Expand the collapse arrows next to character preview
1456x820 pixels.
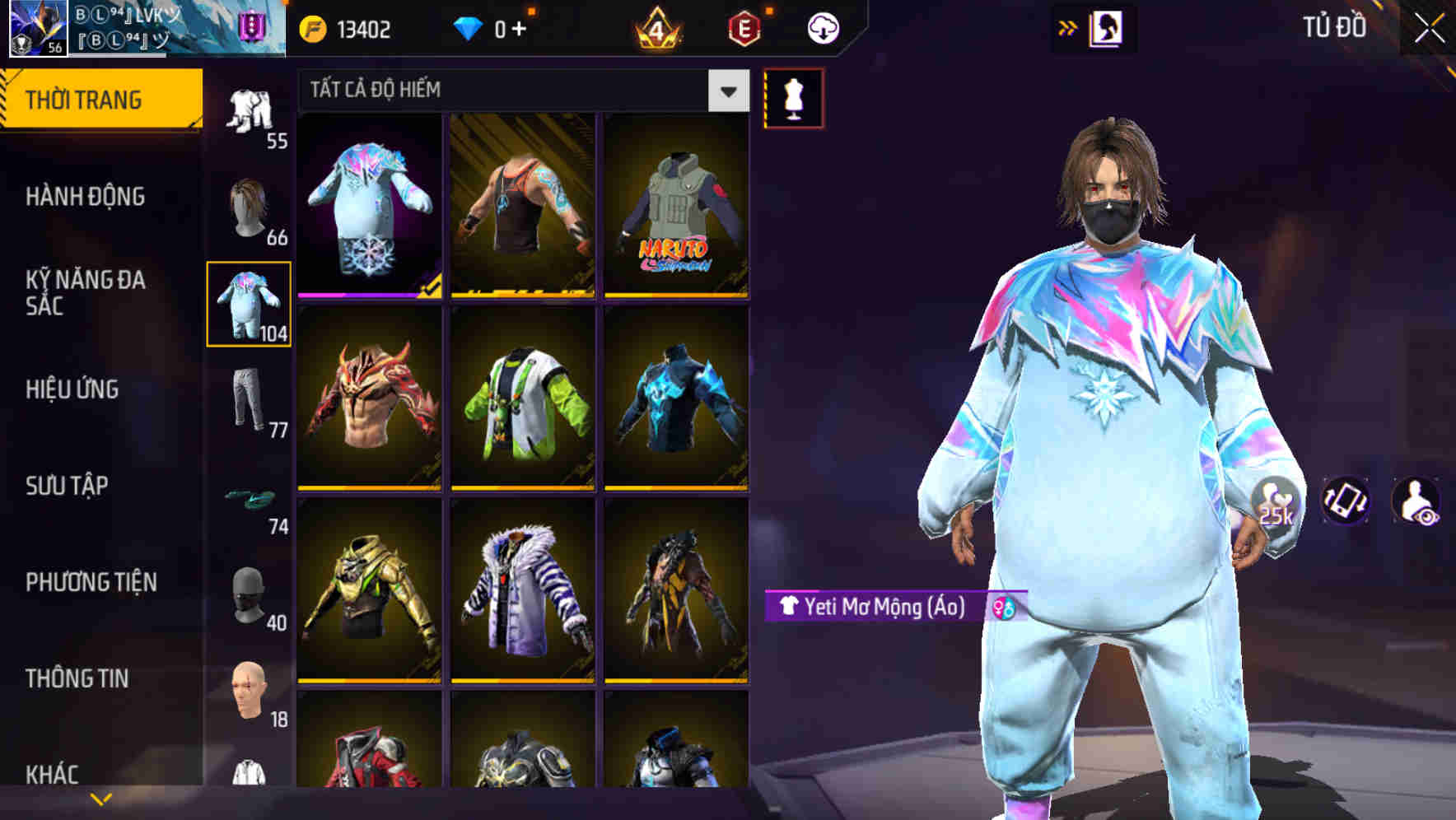[x=1069, y=26]
